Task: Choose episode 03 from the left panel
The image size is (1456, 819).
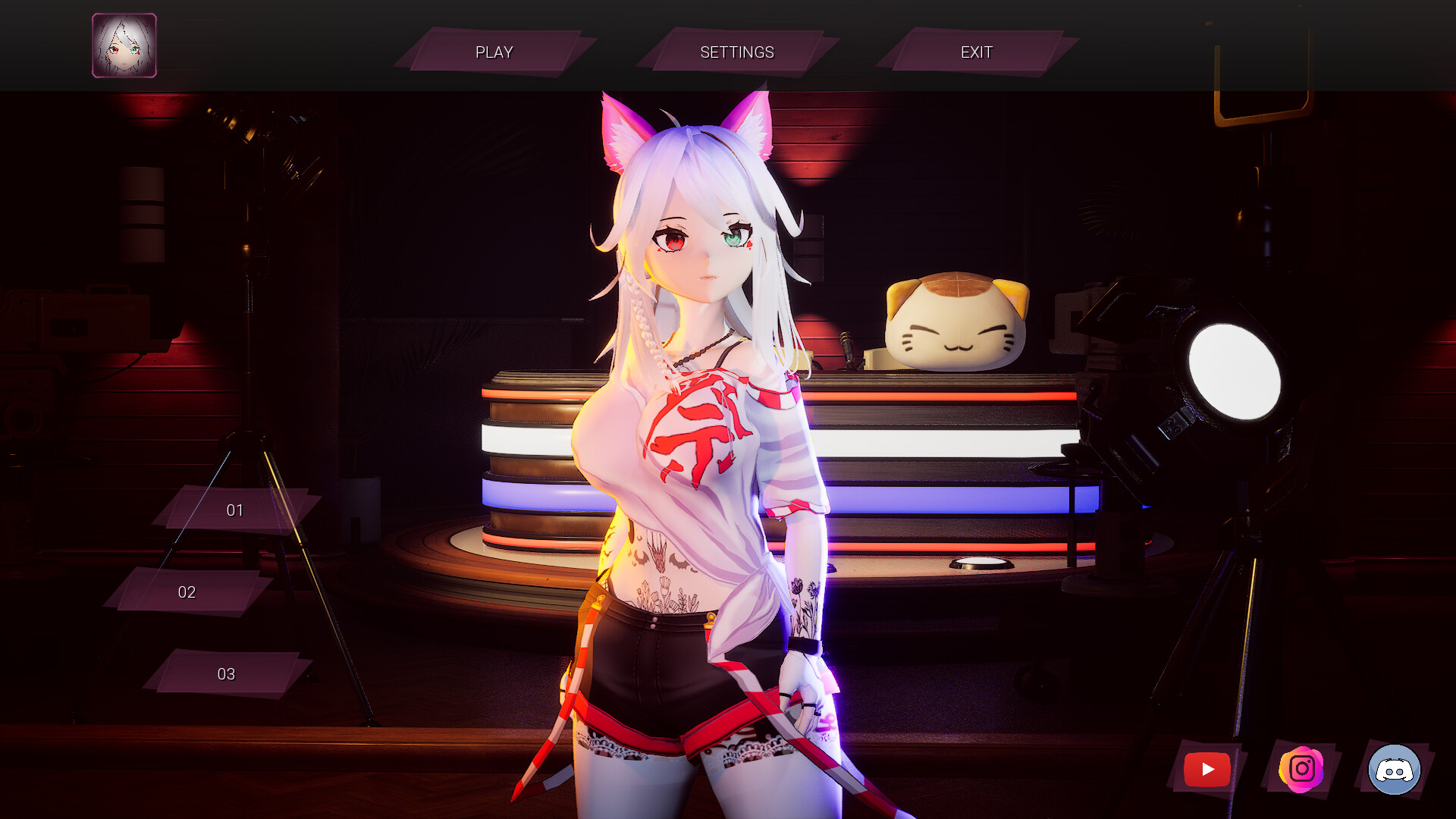Action: [225, 673]
